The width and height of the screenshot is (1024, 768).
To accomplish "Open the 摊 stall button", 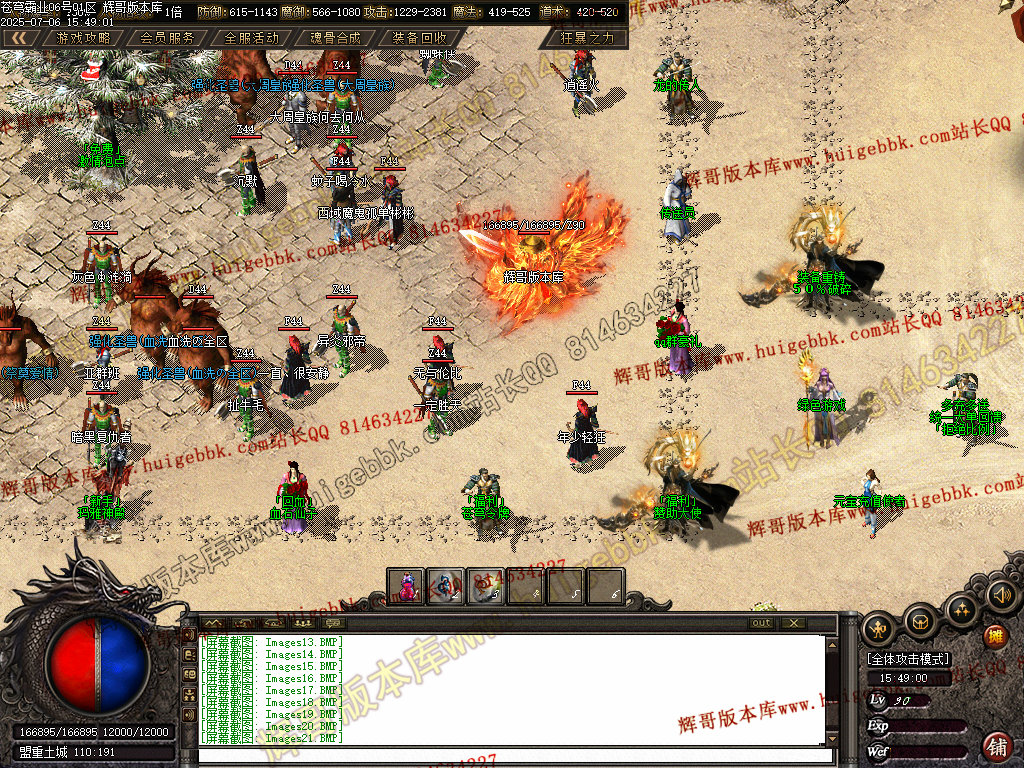I will [995, 637].
